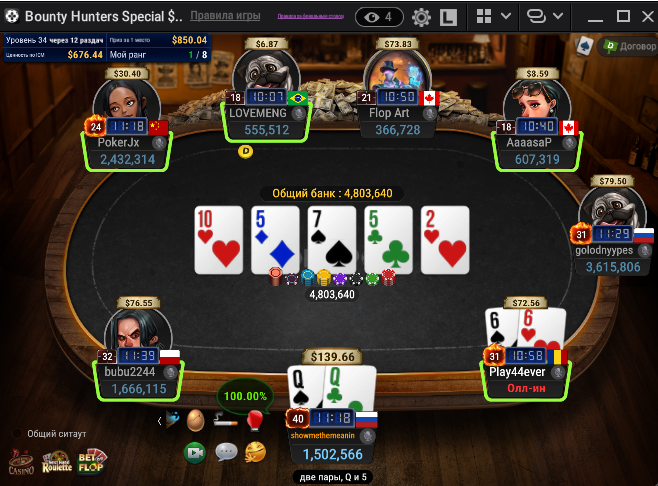
Task: Open the Правила игры link
Action: [226, 17]
